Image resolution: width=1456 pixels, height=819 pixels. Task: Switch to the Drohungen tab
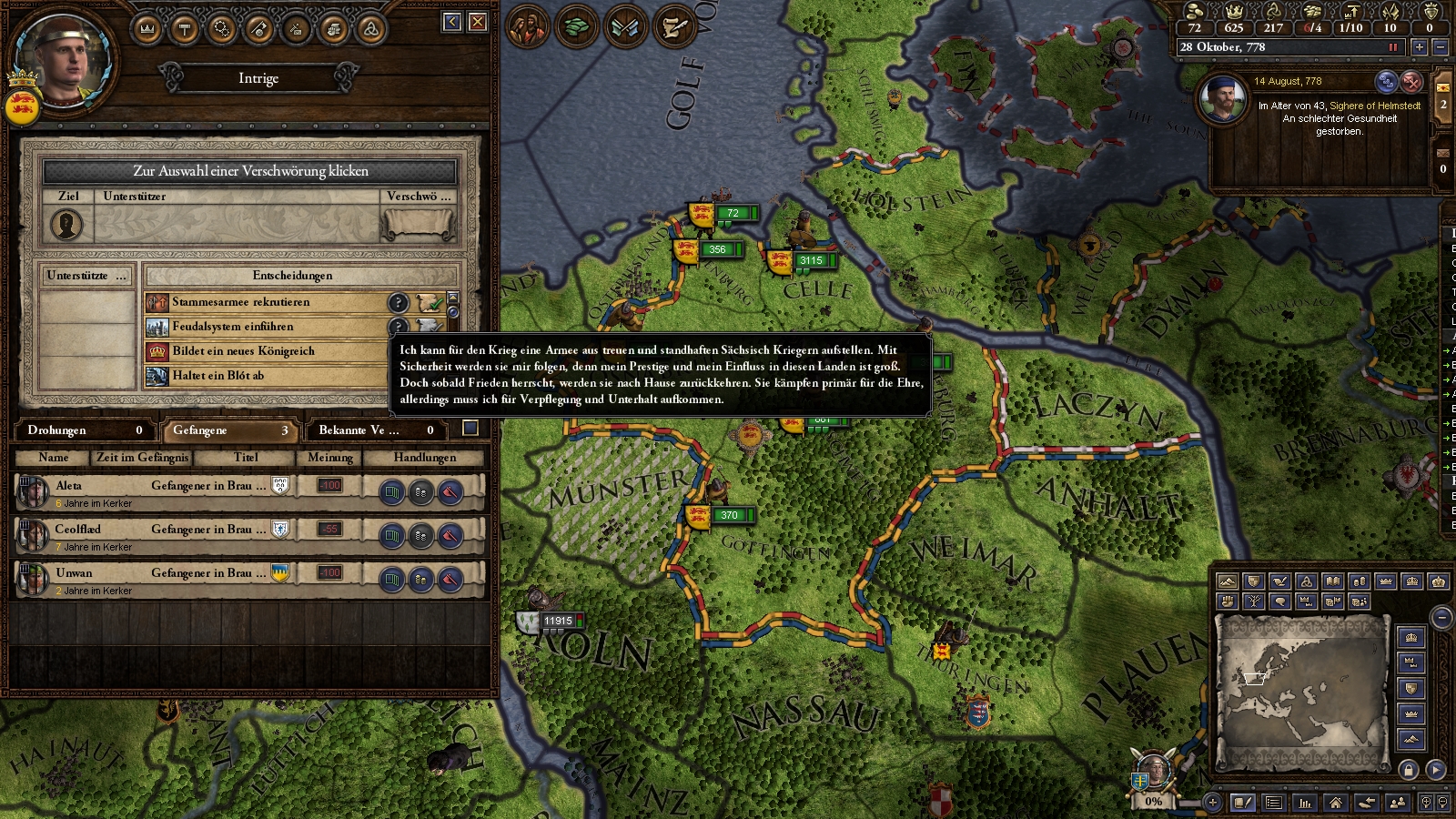coord(84,430)
